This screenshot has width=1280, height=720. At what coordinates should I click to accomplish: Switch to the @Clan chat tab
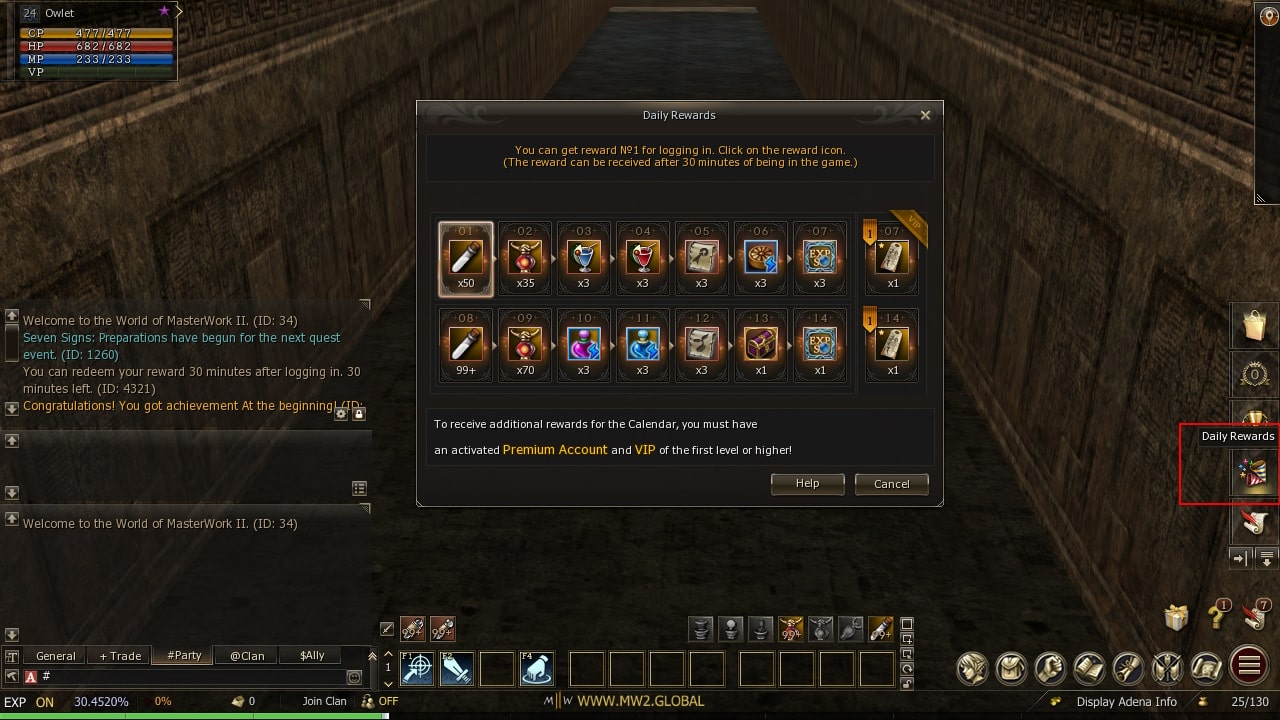coord(246,655)
